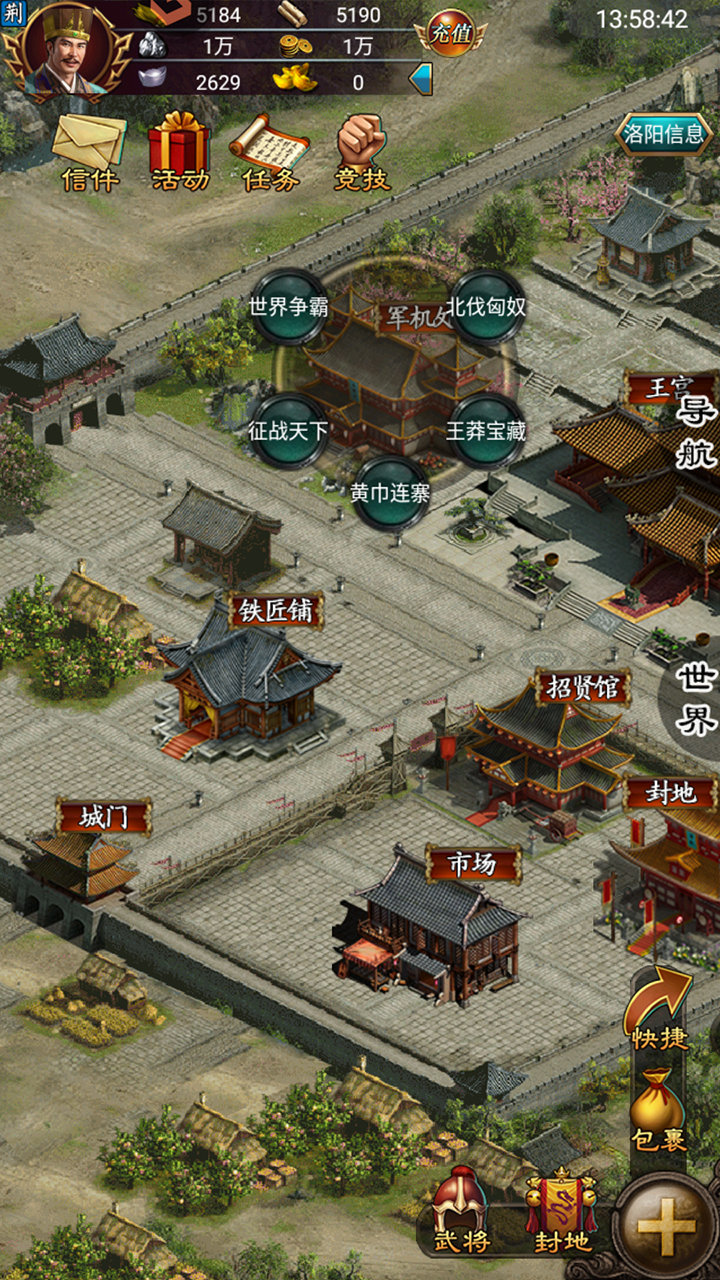
Task: Open the 黄巾连寨 option
Action: pyautogui.click(x=390, y=492)
